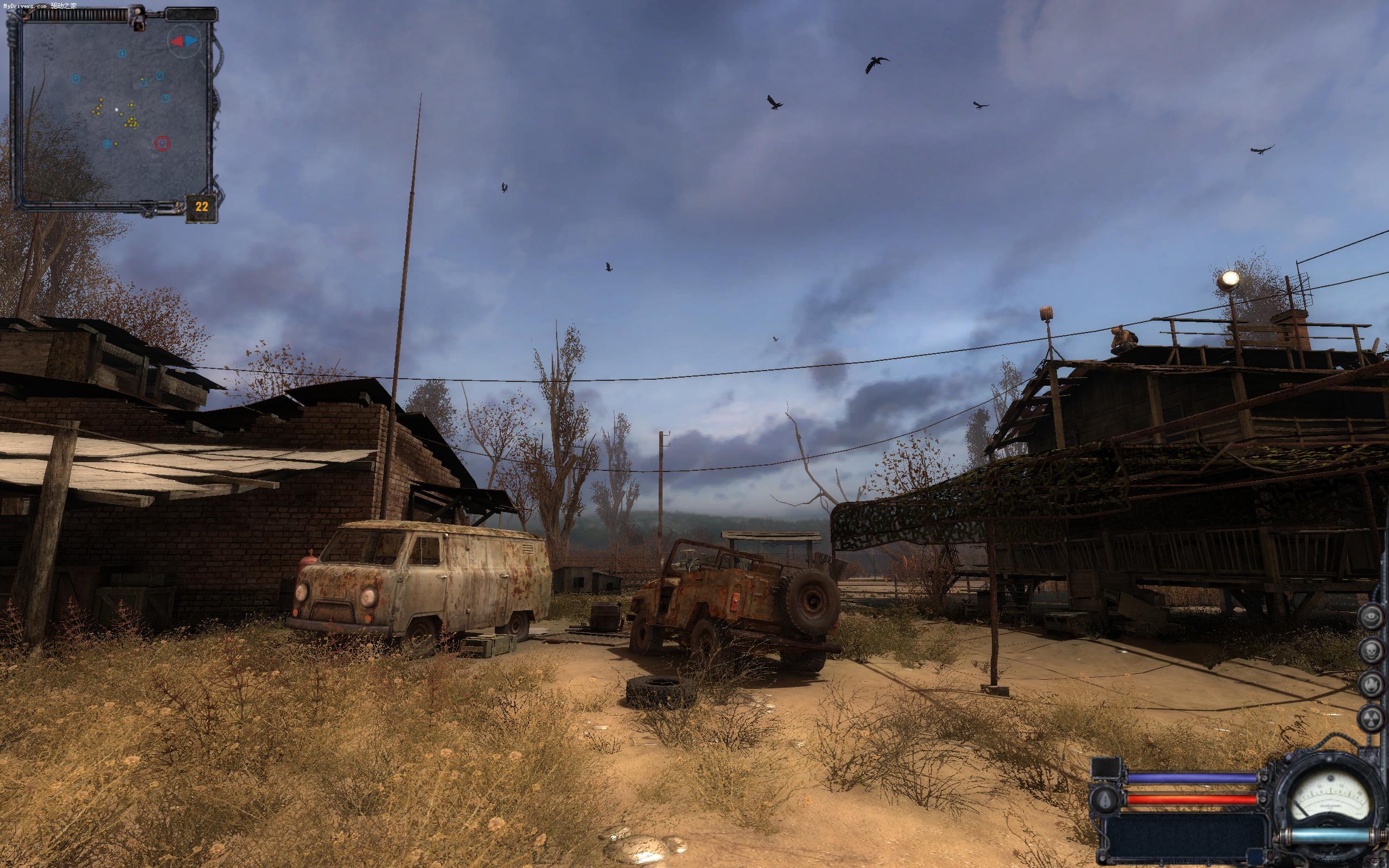1389x868 pixels.
Task: Click the eye visibility indicator icon
Action: tap(1370, 616)
